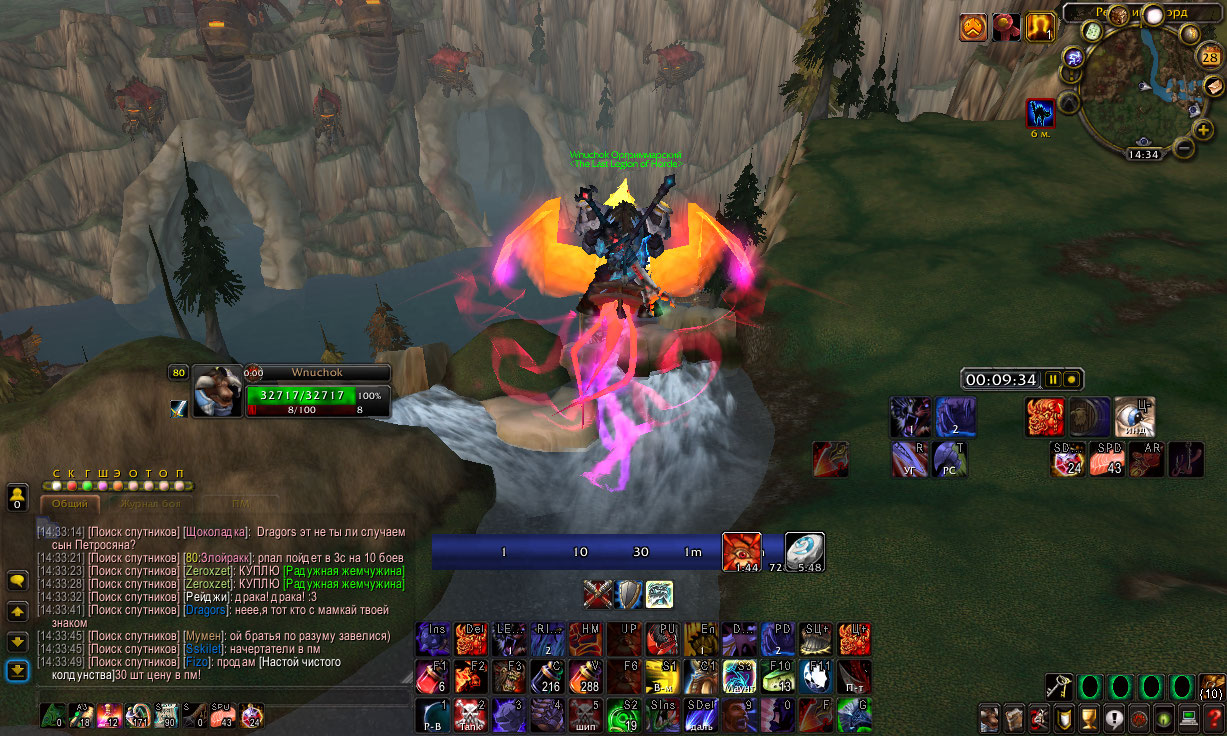Zoom out the minimap with minus button

tap(1184, 148)
